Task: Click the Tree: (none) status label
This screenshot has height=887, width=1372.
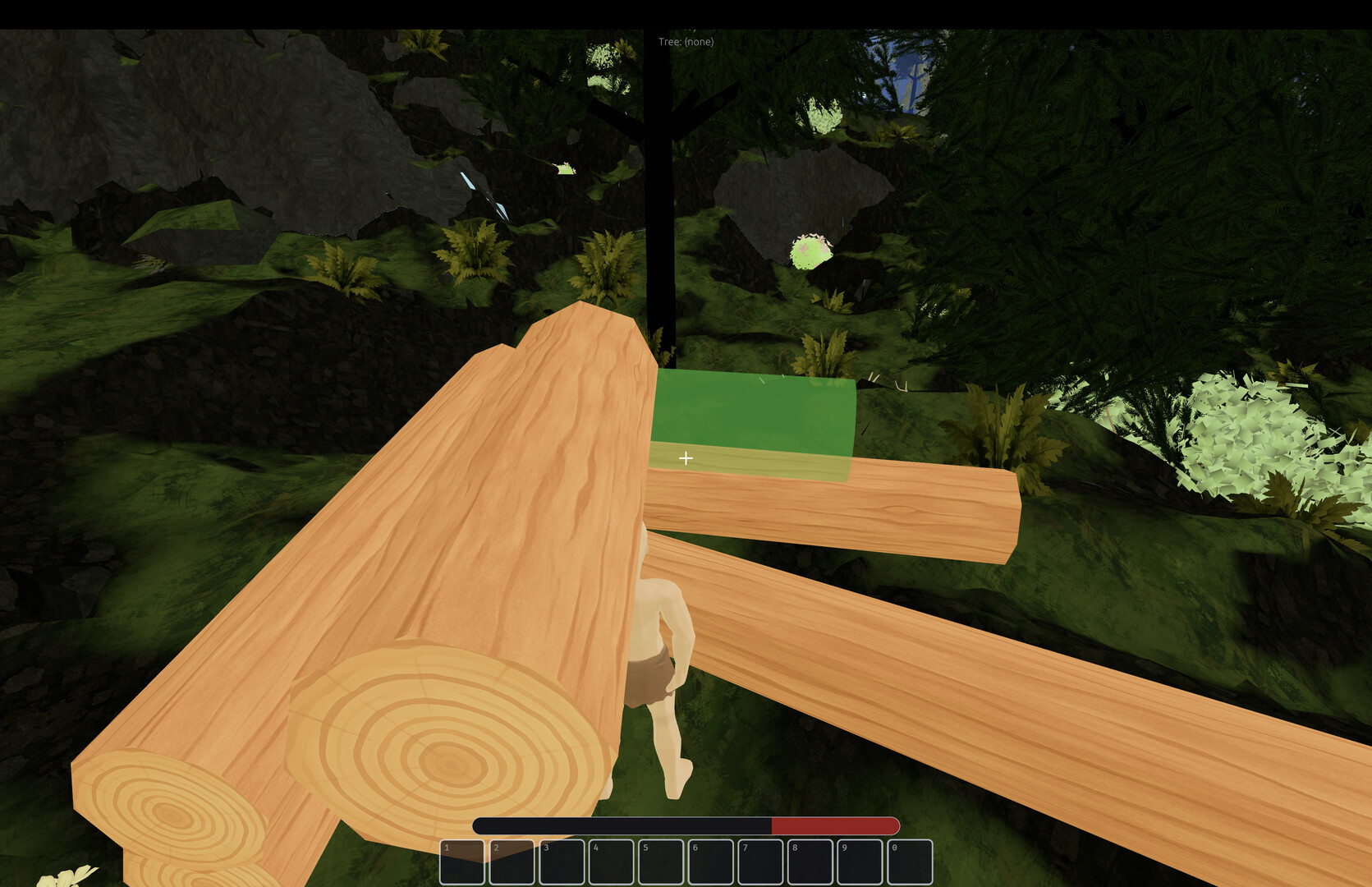Action: point(686,41)
